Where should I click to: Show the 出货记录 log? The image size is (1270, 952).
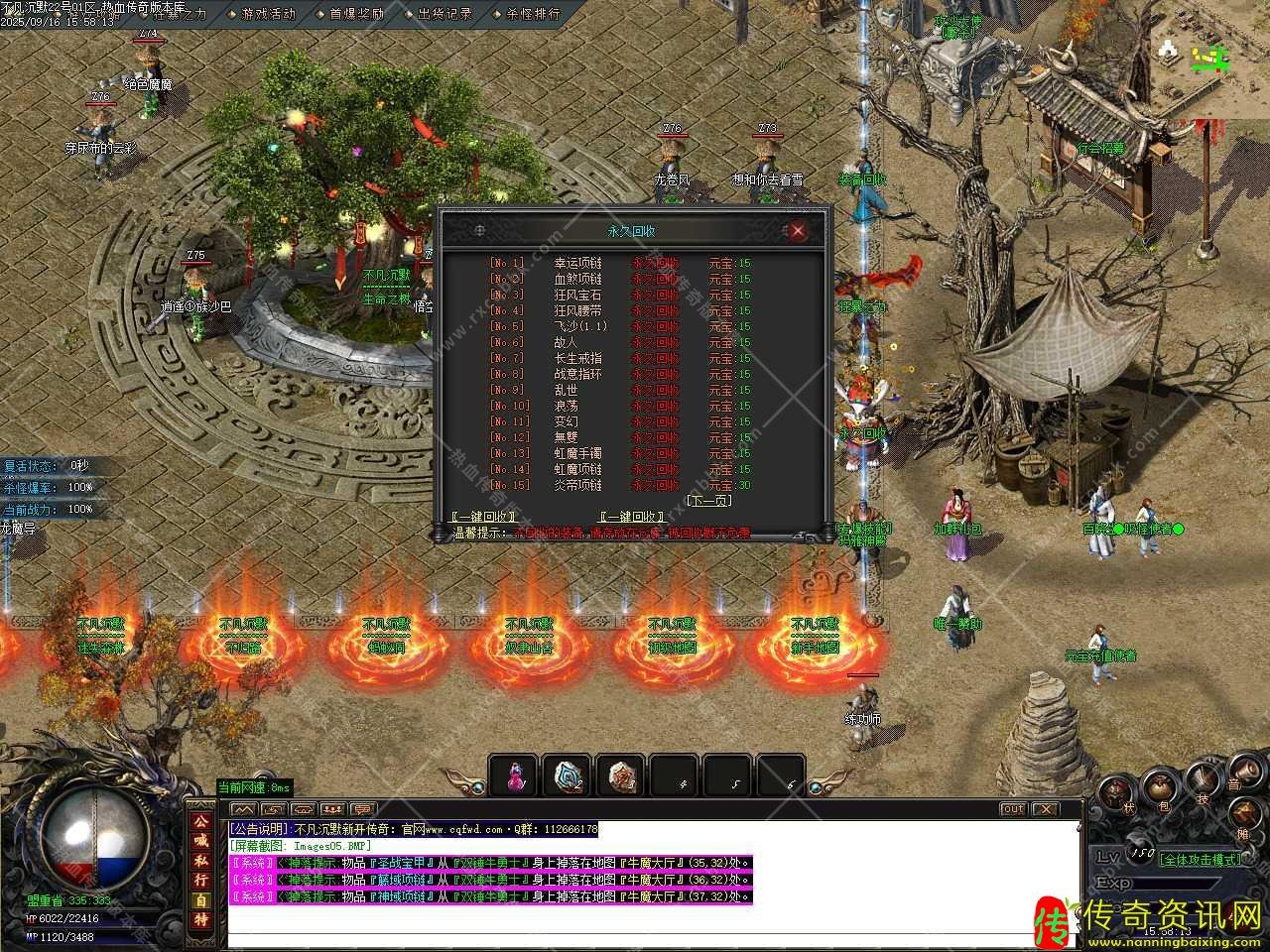[444, 14]
